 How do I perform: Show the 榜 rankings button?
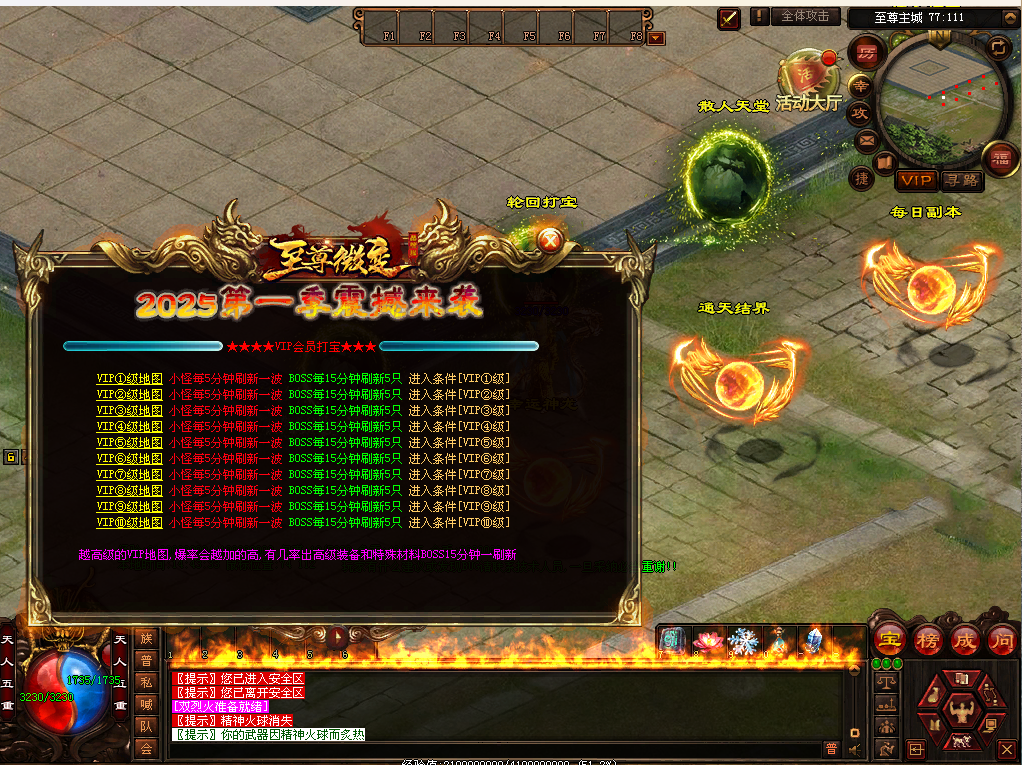point(927,640)
